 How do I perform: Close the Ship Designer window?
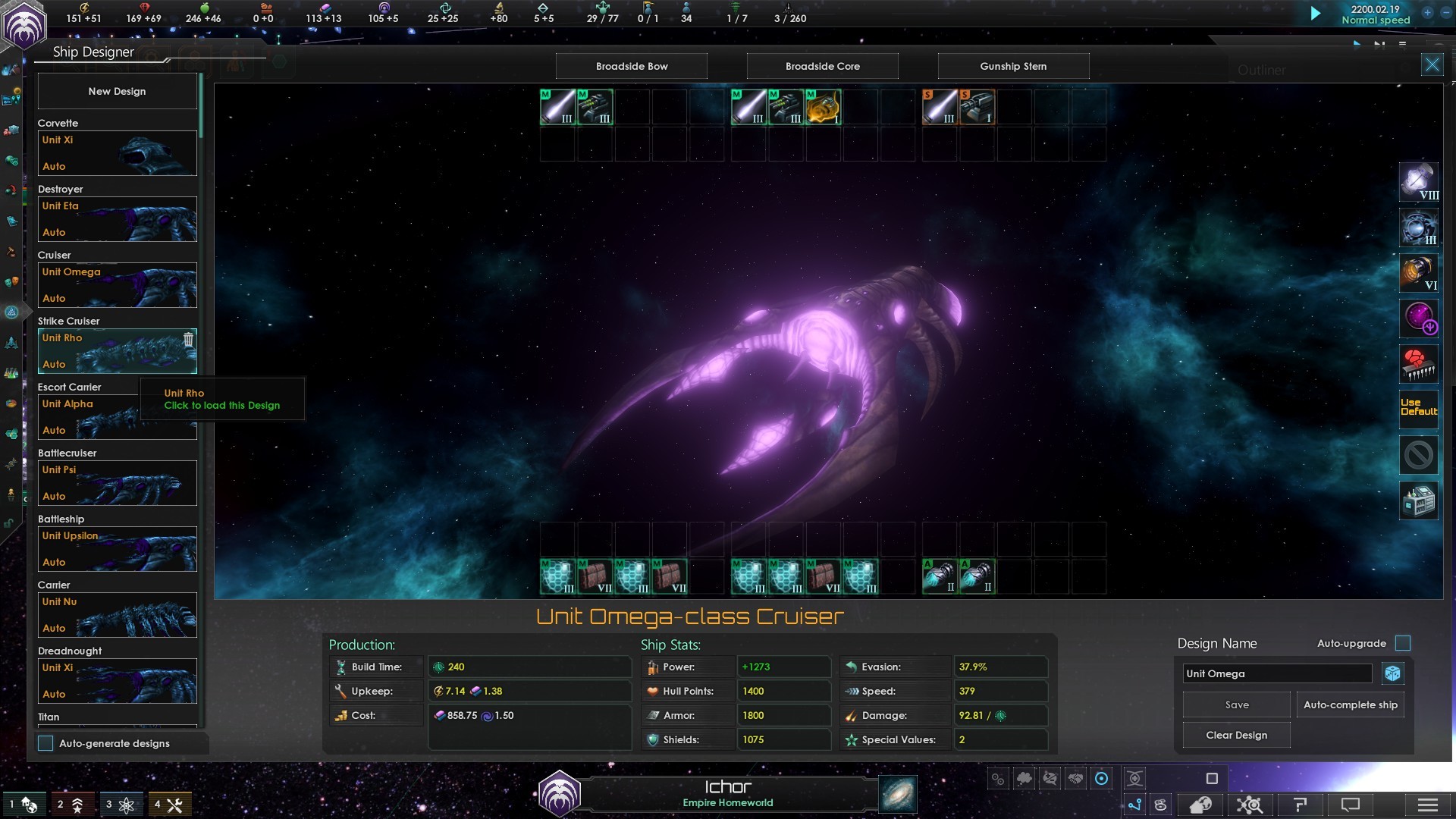[x=1432, y=64]
